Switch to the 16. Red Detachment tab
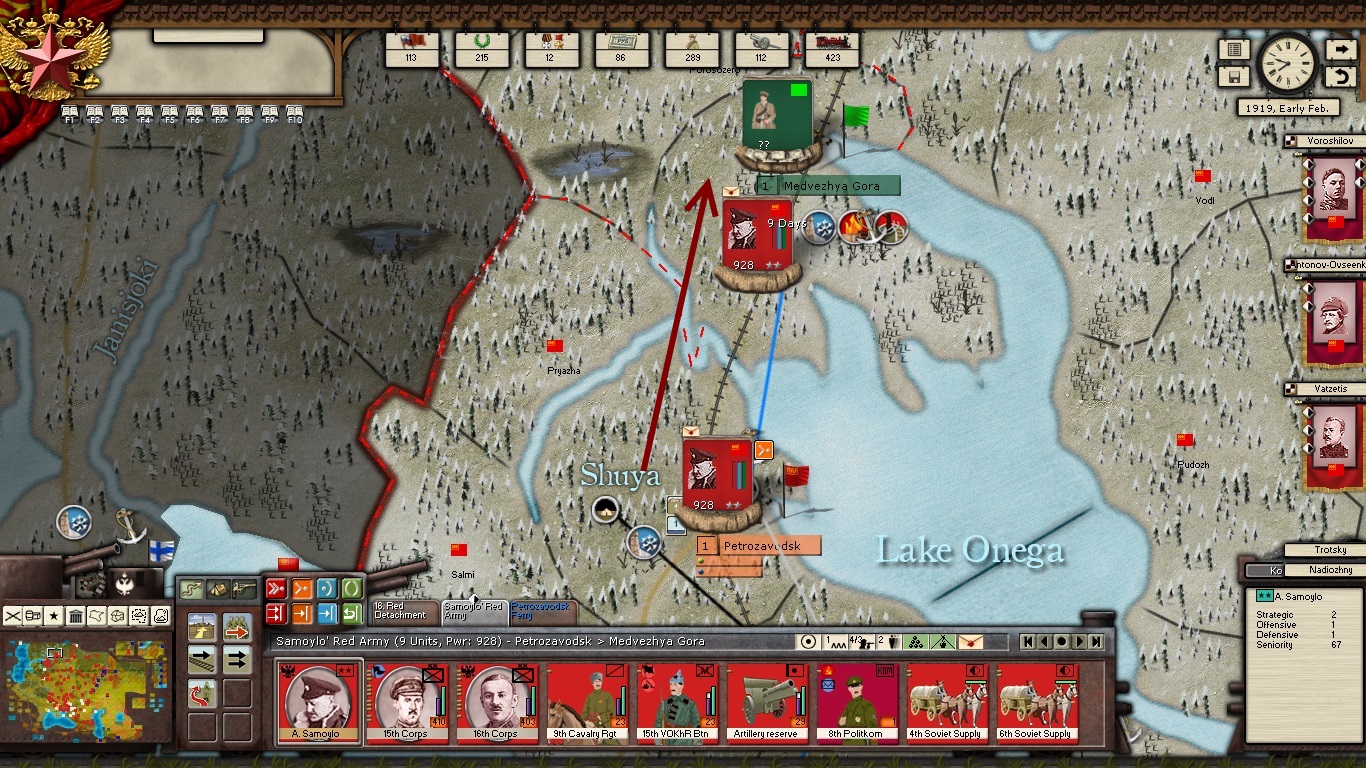 point(402,610)
